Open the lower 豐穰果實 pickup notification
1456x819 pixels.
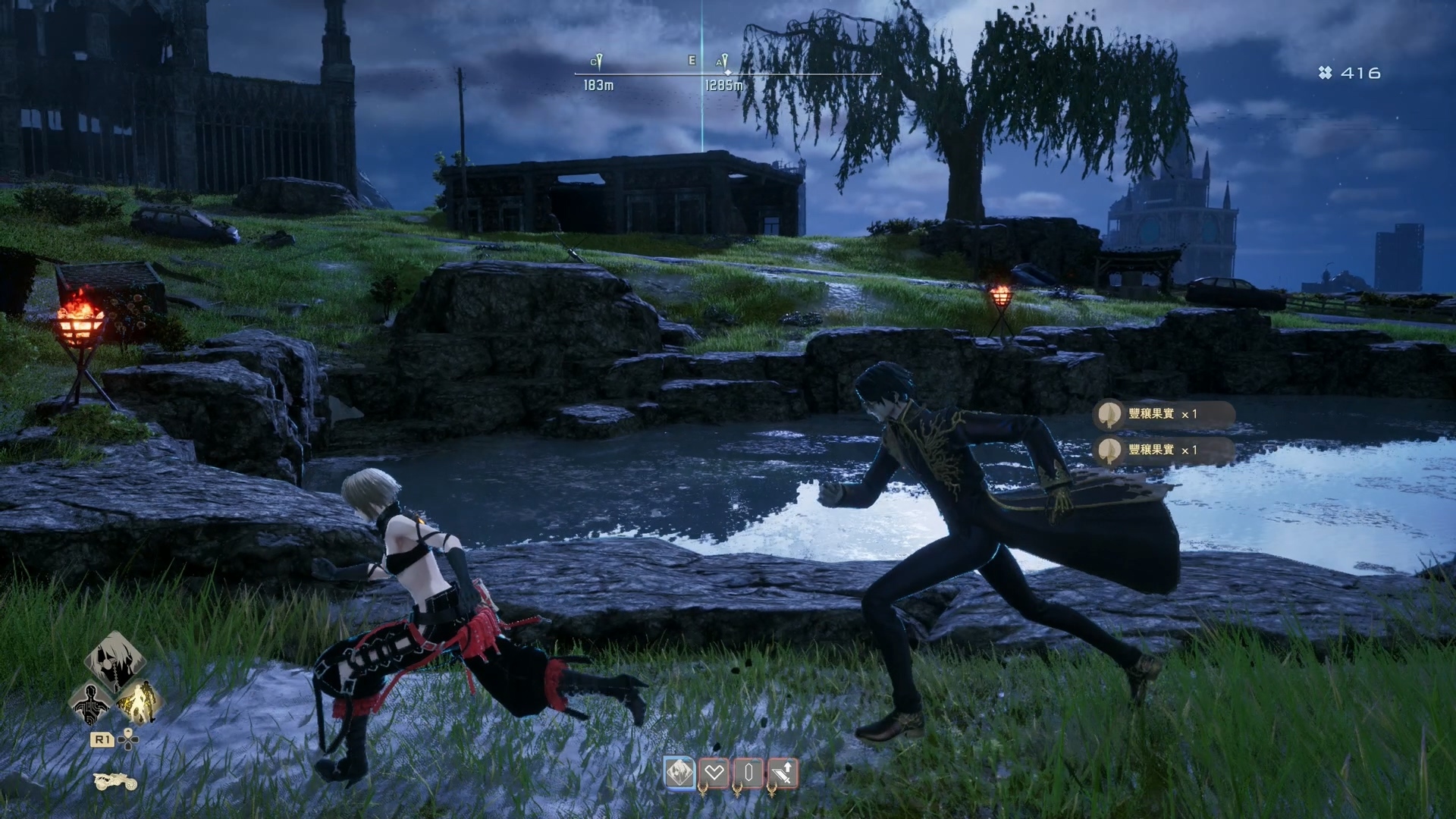click(x=1163, y=450)
